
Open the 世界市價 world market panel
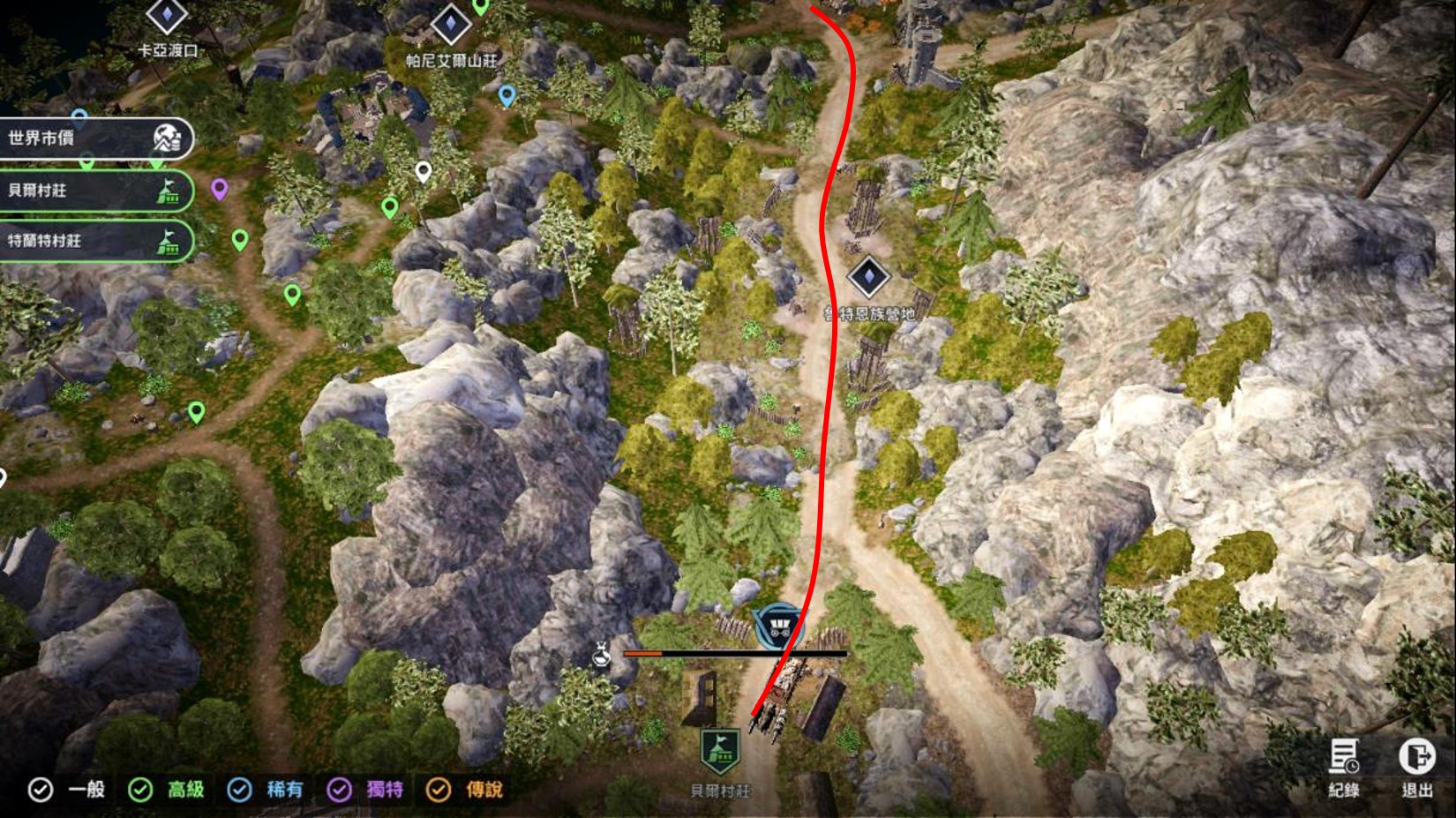(x=93, y=139)
